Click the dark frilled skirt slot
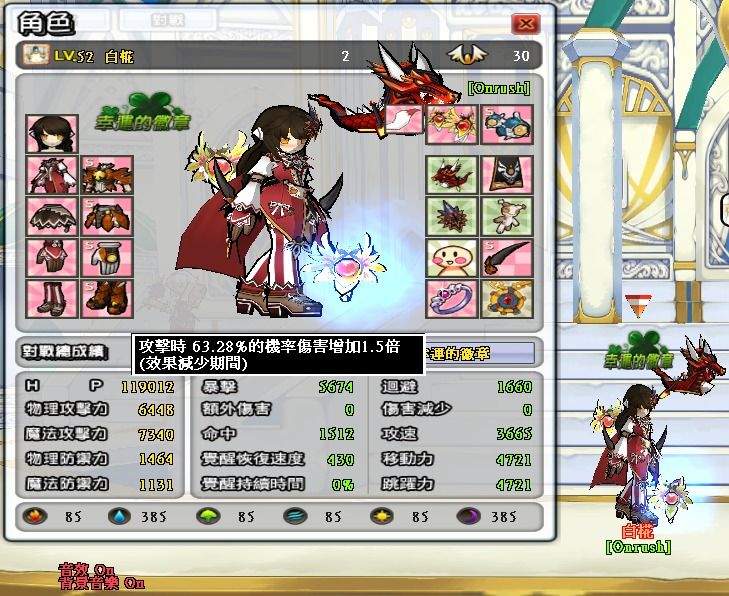This screenshot has height=596, width=729. coord(46,216)
